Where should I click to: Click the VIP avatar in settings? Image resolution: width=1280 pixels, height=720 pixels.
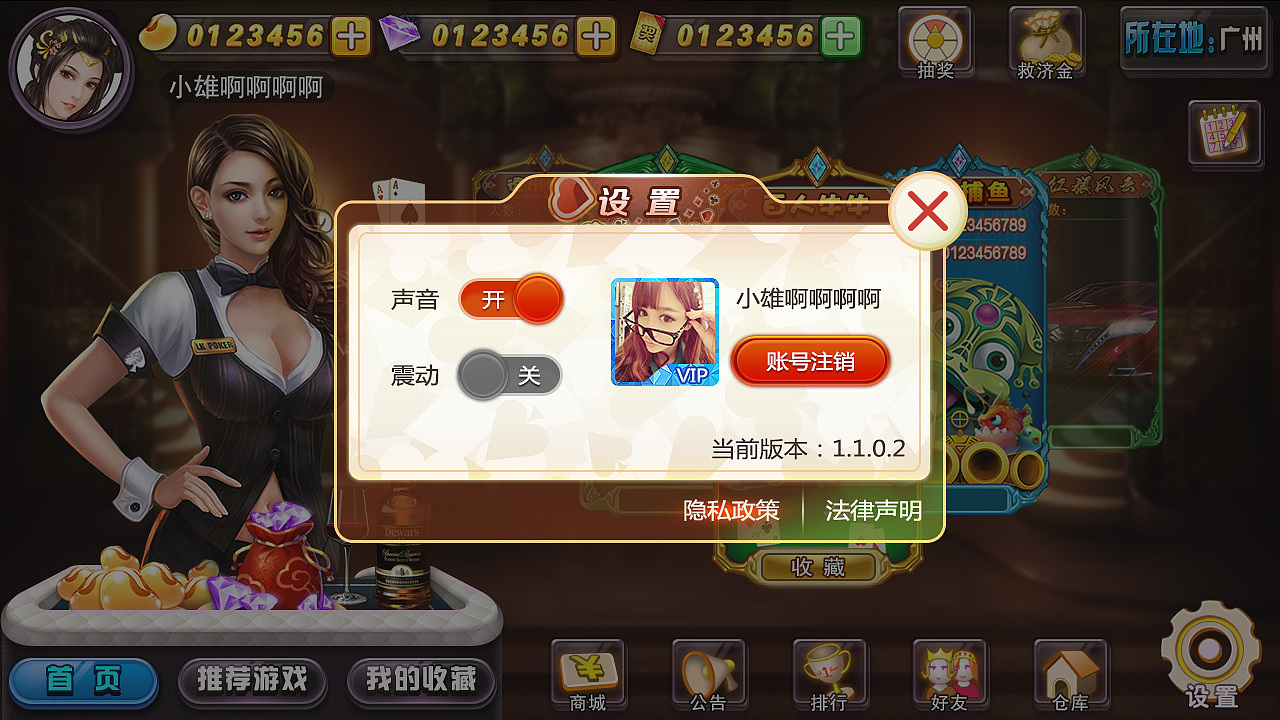point(665,330)
